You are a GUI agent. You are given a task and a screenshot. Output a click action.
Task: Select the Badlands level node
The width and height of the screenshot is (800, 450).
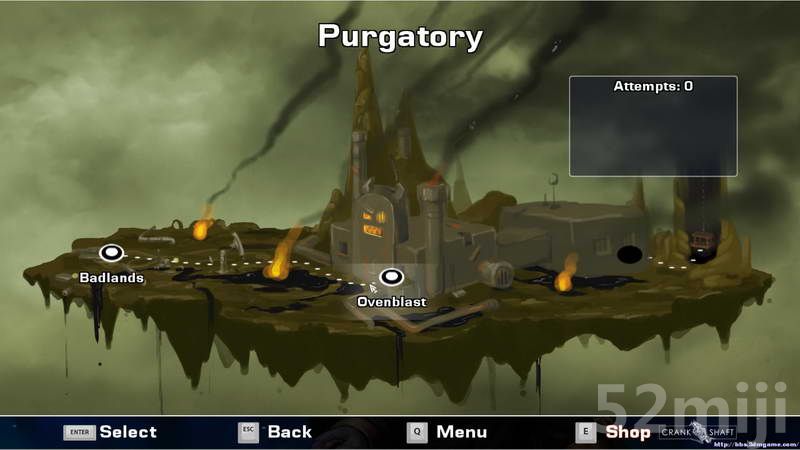pyautogui.click(x=111, y=253)
